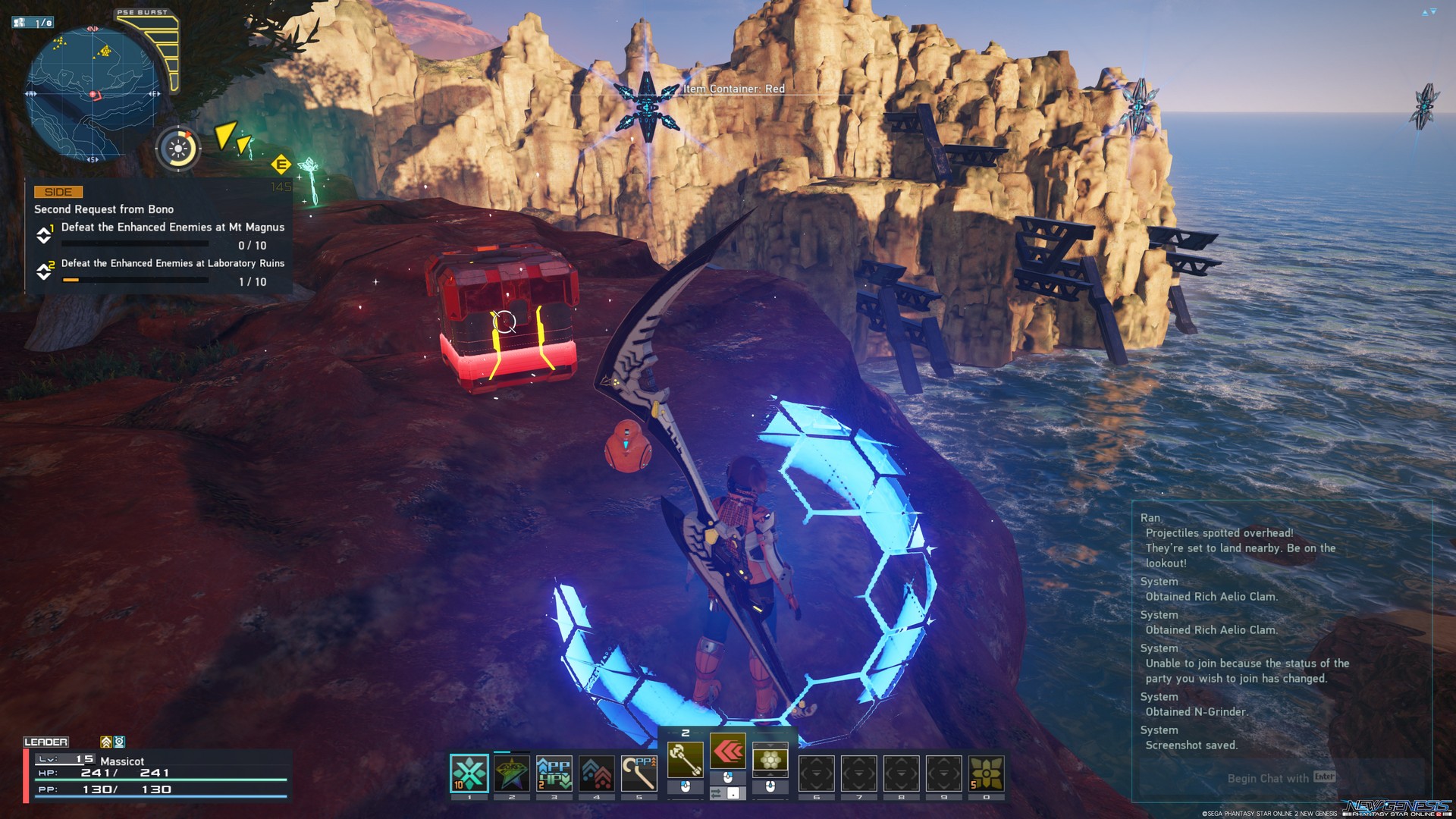Use the yellow flower item in slot 0
The height and width of the screenshot is (819, 1456).
click(986, 773)
